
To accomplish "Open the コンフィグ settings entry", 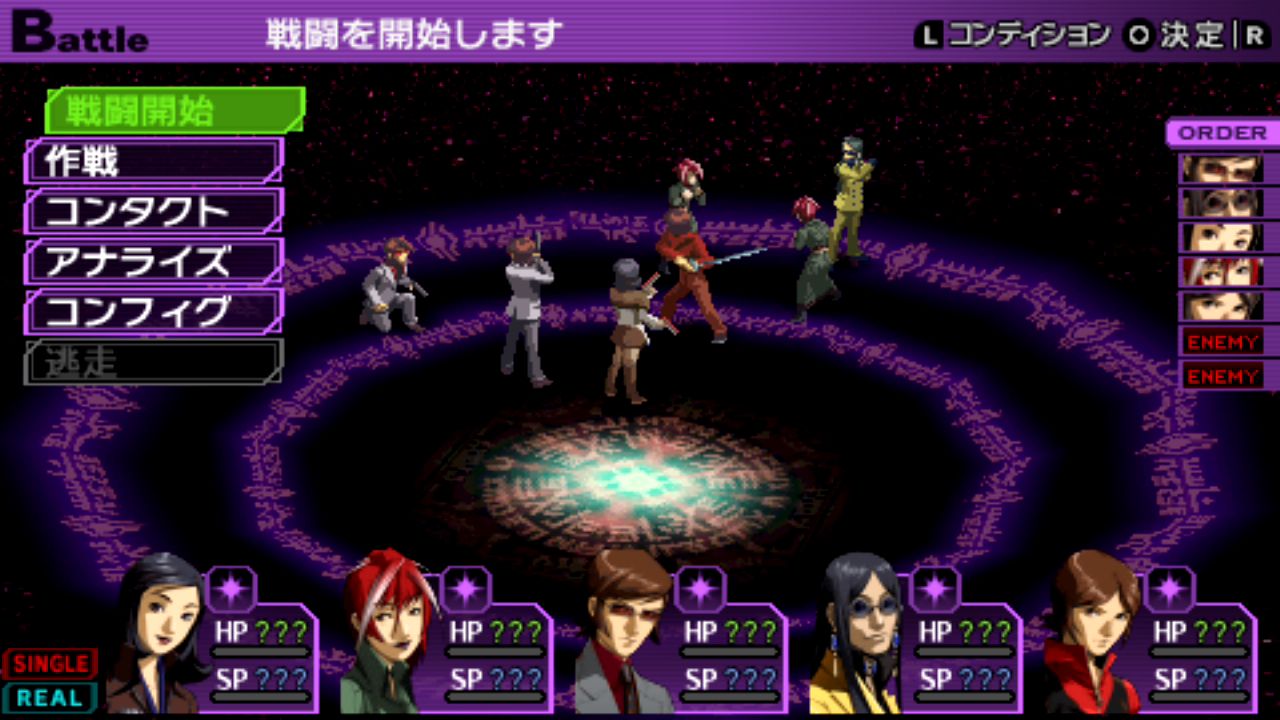I will tap(154, 312).
